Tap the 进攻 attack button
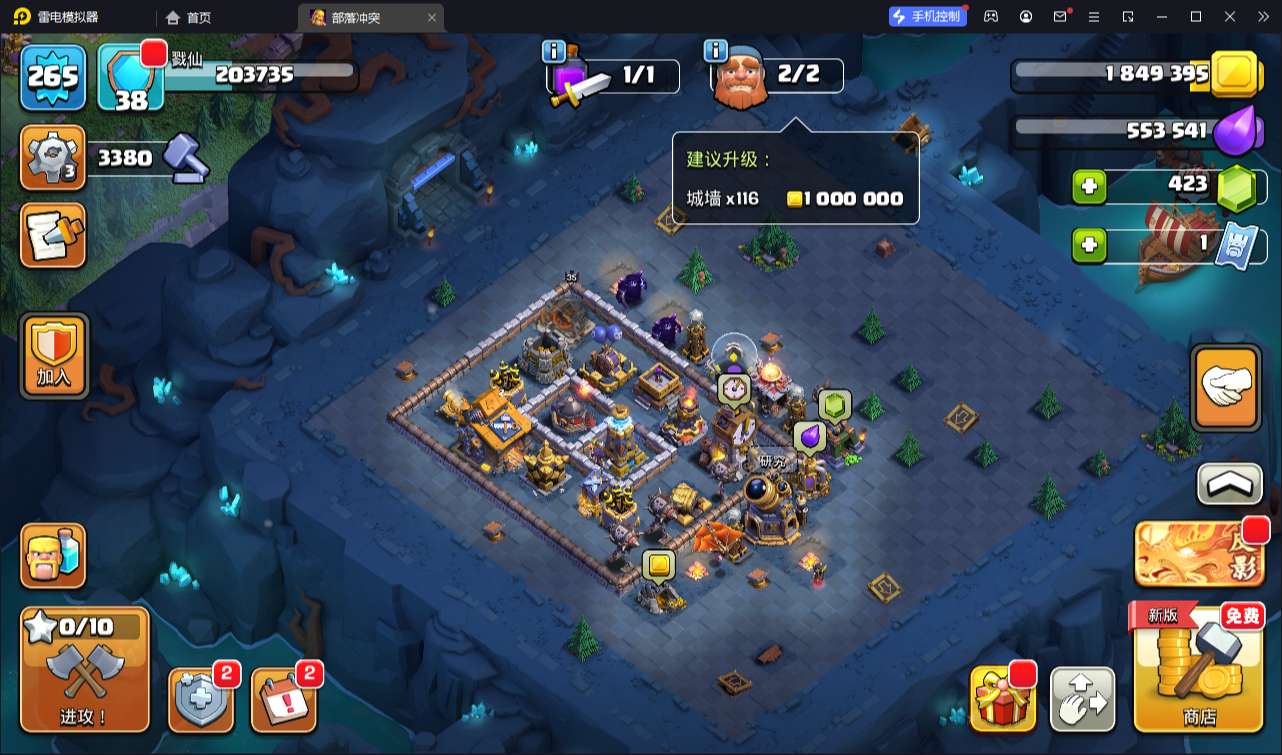 (x=85, y=669)
